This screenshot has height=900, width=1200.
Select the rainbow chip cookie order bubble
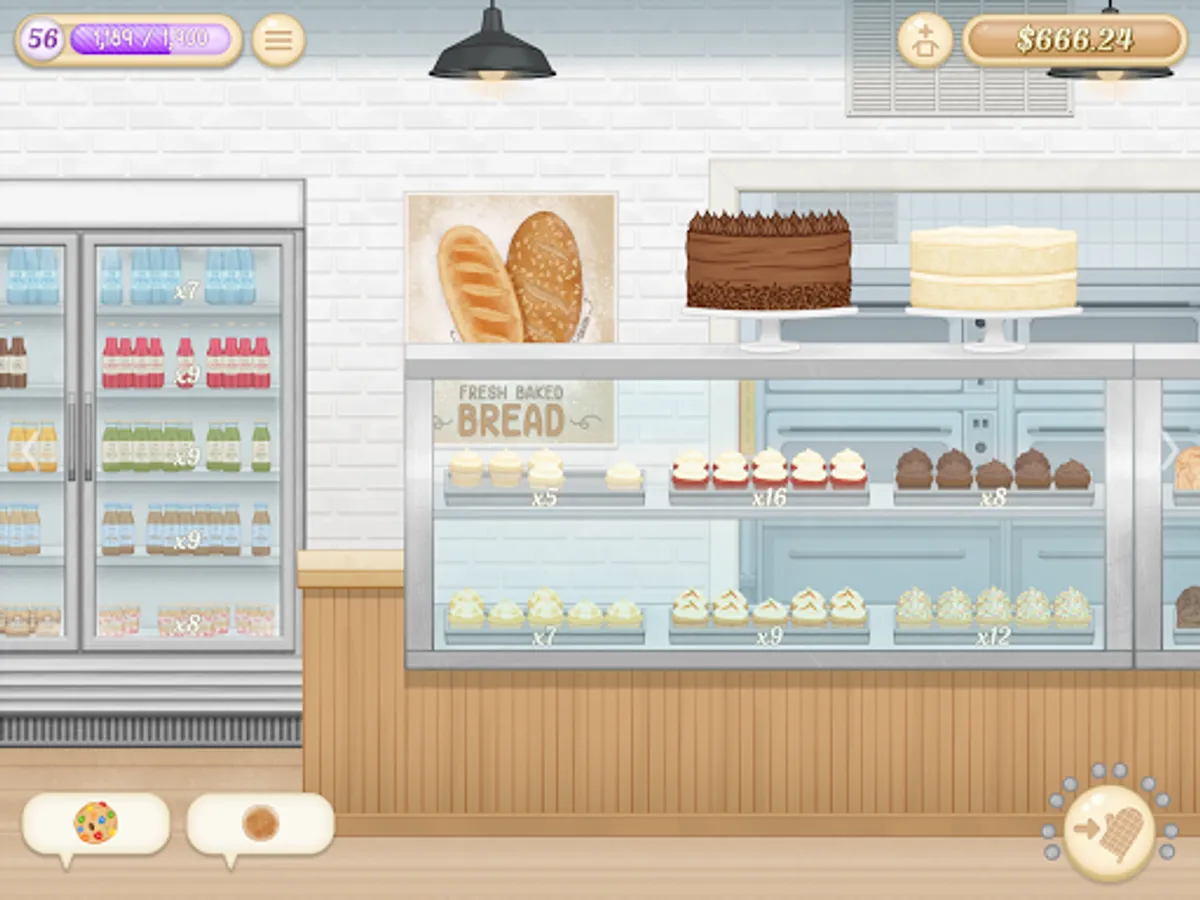tap(96, 824)
